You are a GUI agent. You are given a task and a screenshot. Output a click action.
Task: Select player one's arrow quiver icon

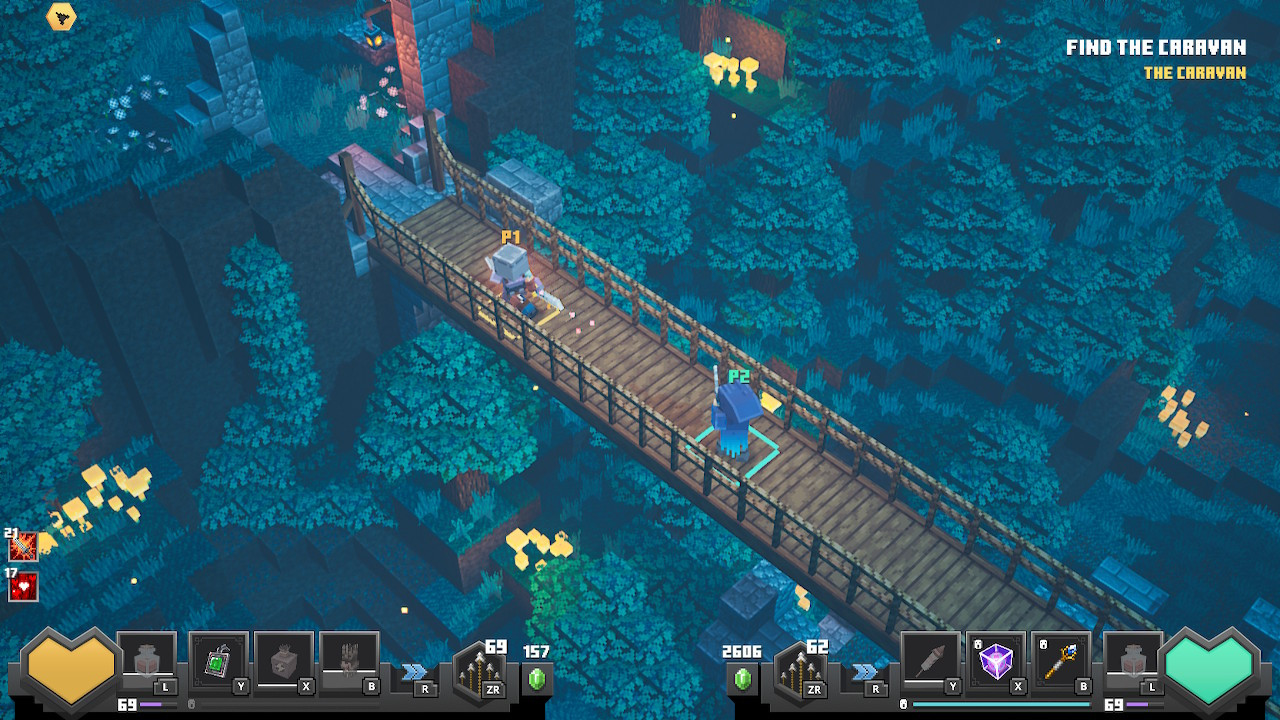coord(478,671)
